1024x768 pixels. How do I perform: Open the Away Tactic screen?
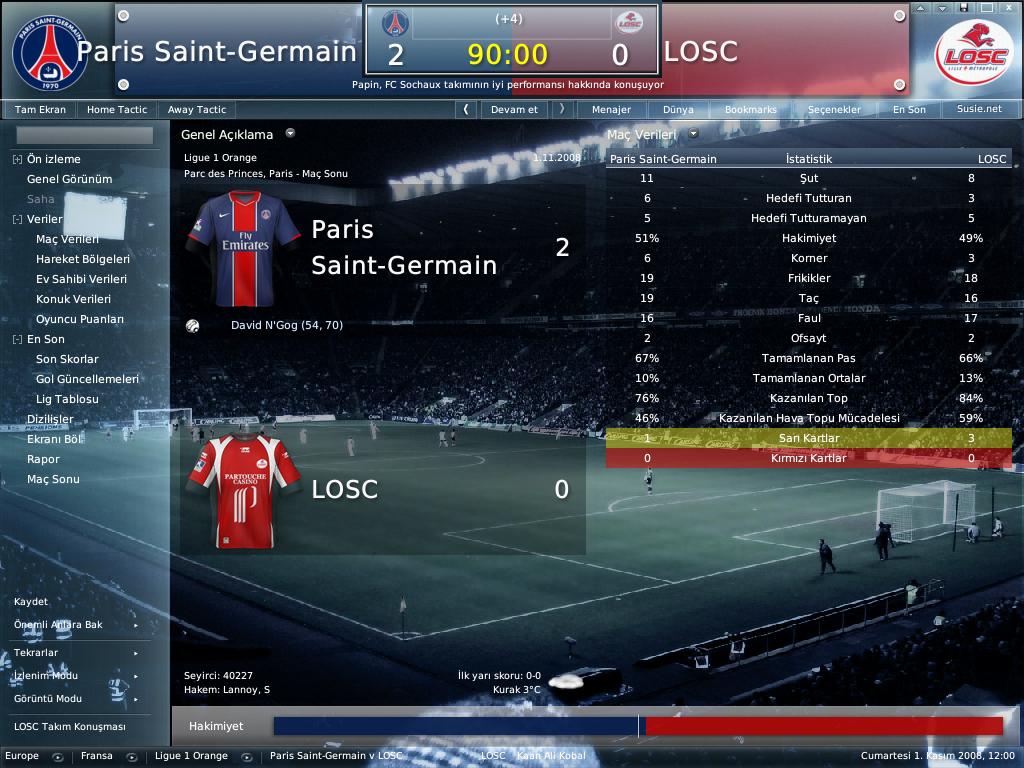(197, 110)
